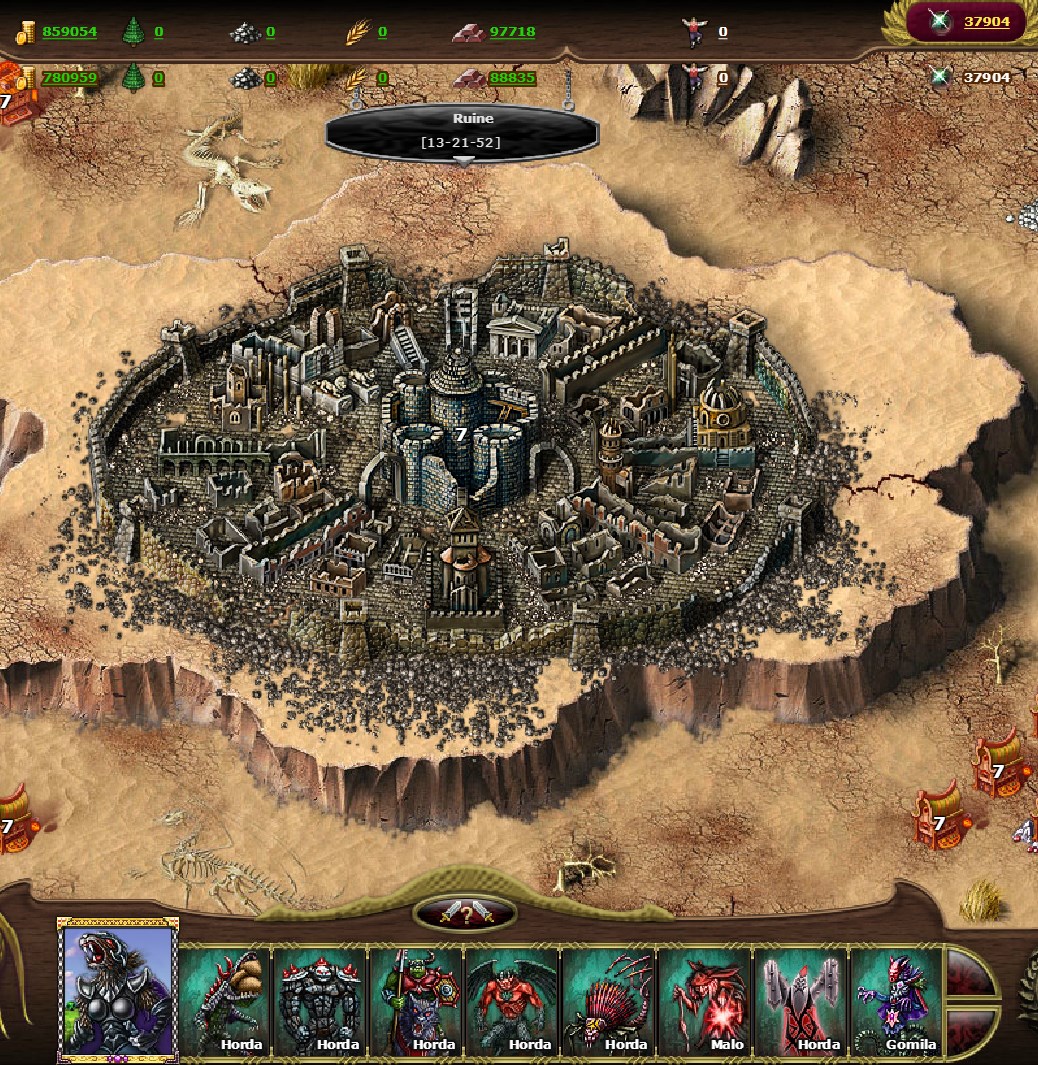Select the gray spiked golem Horda unit
This screenshot has height=1065, width=1038.
tap(320, 1001)
